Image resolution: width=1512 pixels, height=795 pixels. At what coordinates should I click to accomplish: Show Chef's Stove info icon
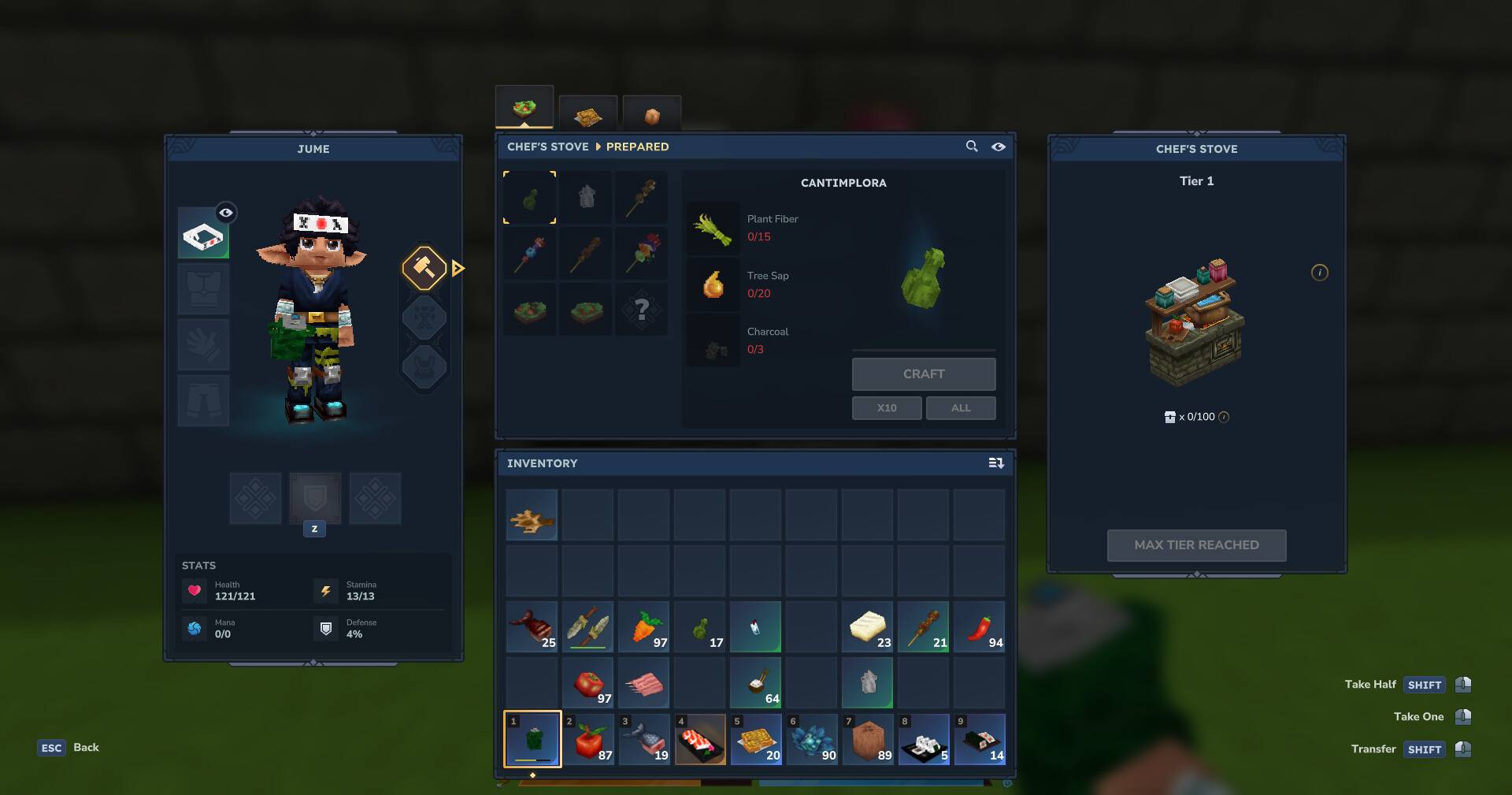(x=1319, y=273)
